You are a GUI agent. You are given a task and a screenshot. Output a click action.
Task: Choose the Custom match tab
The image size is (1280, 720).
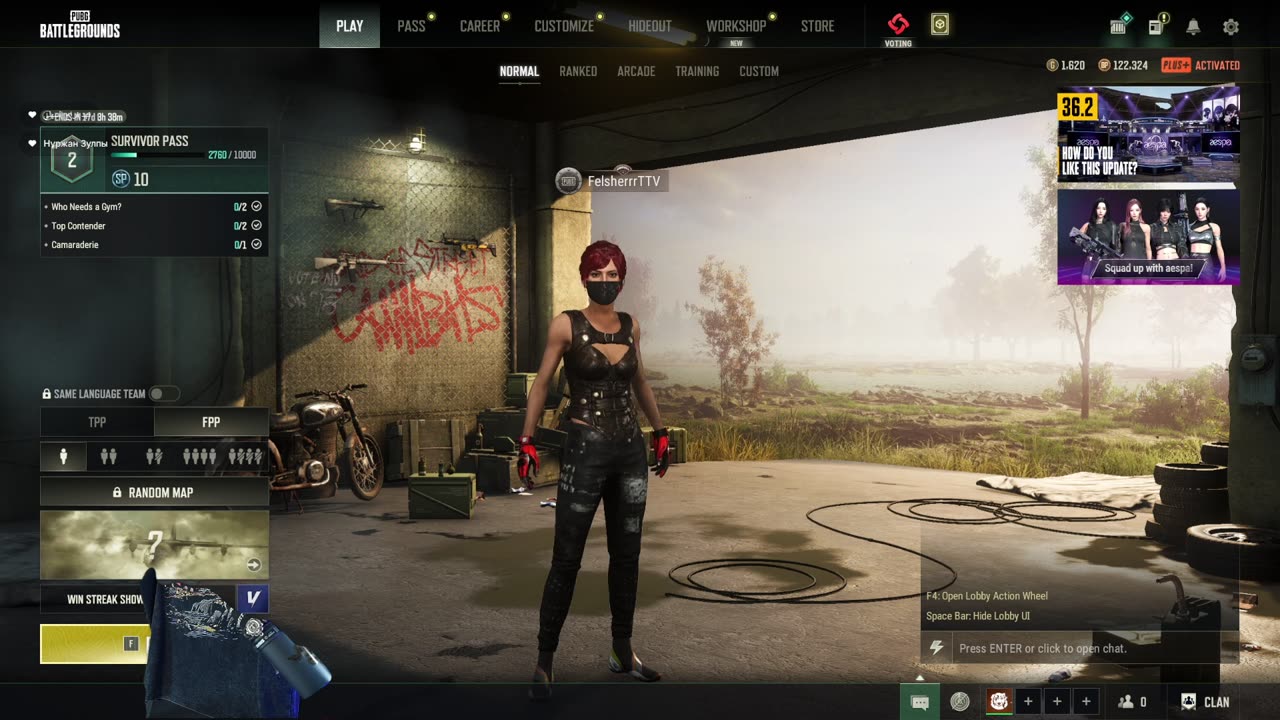coord(759,71)
